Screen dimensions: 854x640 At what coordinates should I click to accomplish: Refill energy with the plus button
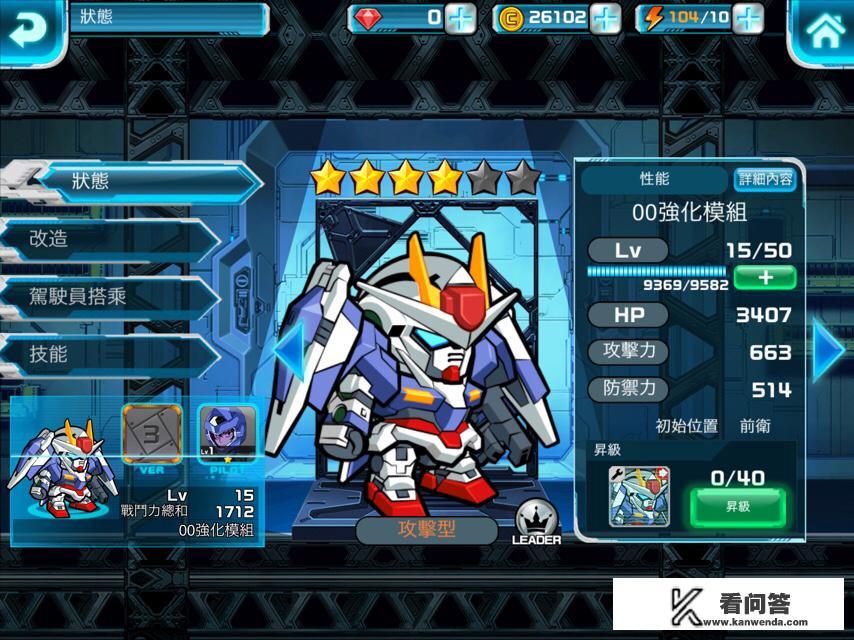(x=747, y=17)
